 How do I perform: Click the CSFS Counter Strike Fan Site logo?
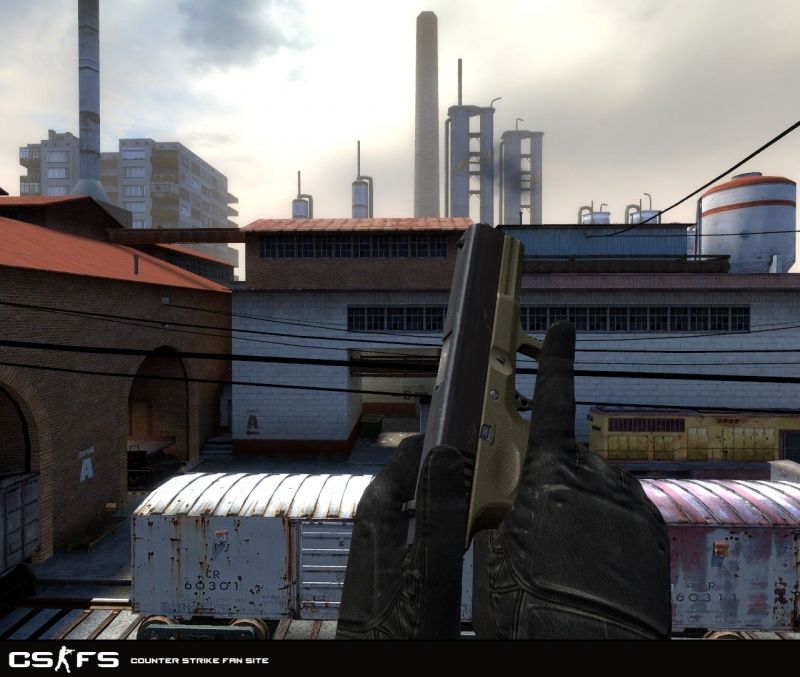tap(63, 659)
